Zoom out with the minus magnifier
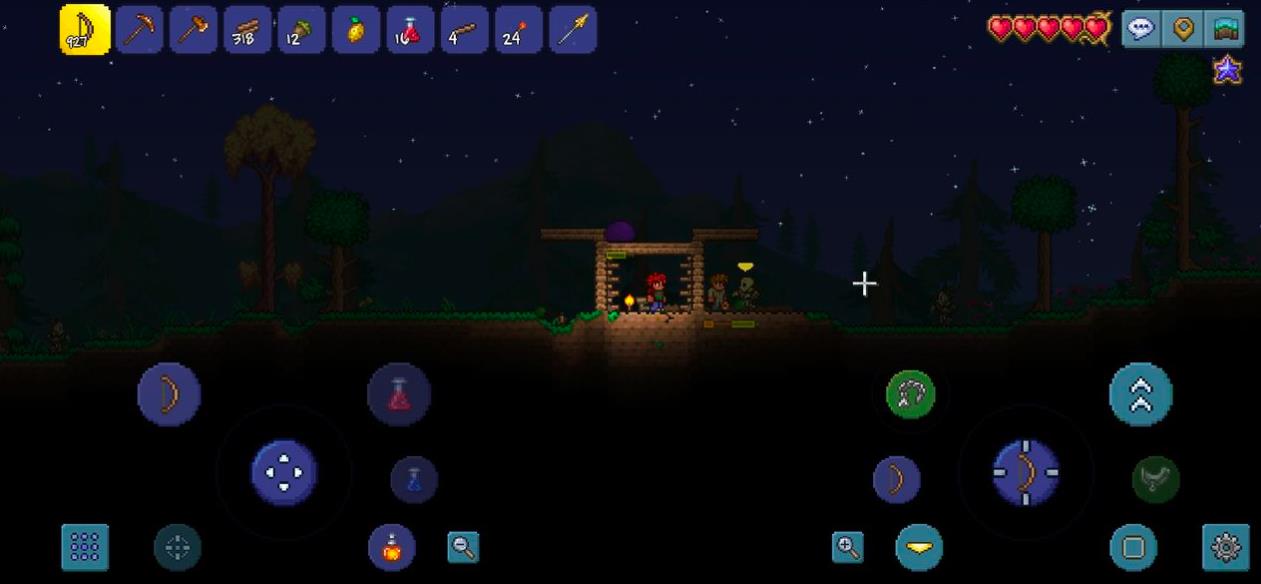This screenshot has height=584, width=1261. (463, 547)
